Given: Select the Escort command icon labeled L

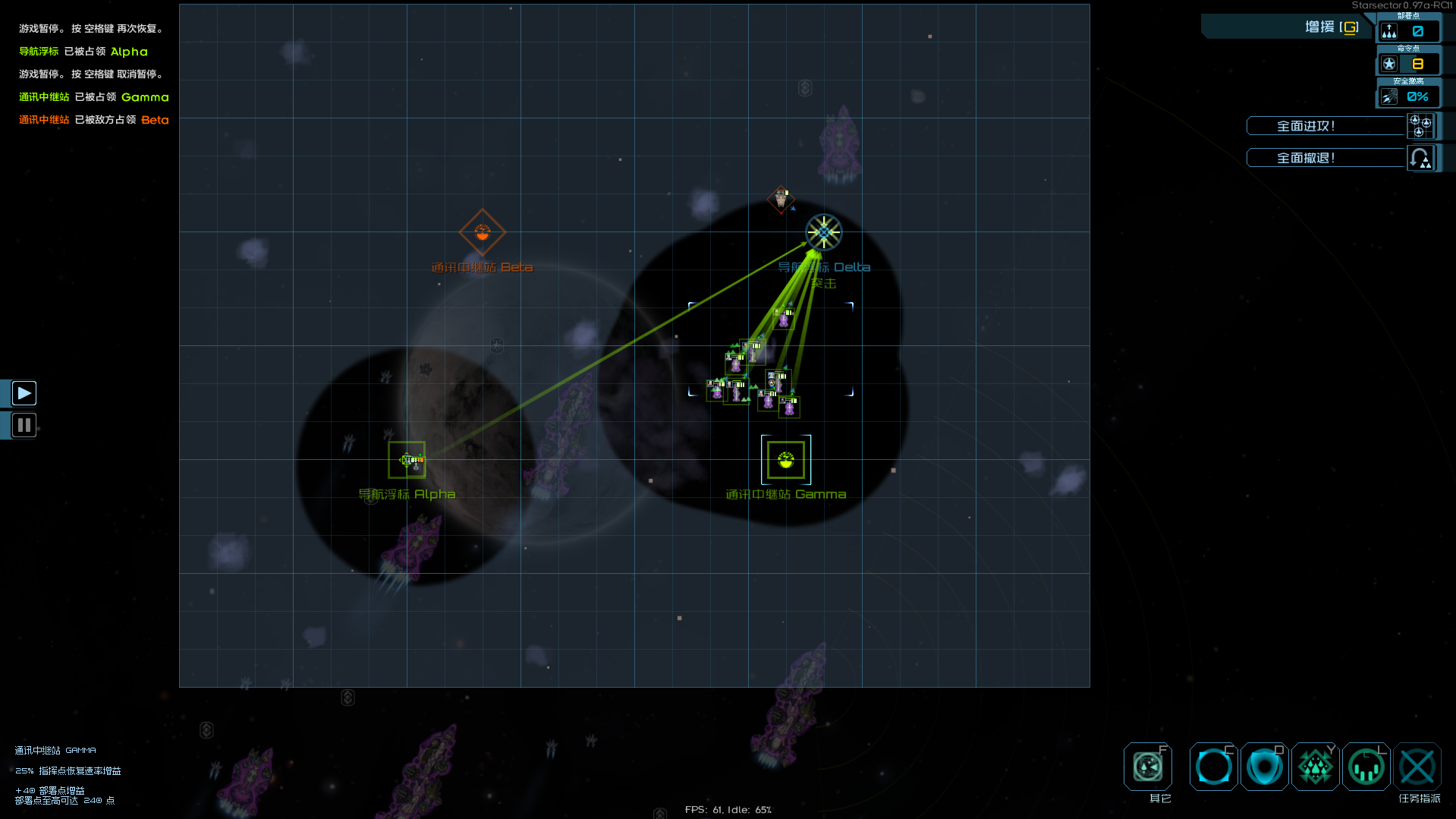Looking at the screenshot, I should coord(1366,767).
